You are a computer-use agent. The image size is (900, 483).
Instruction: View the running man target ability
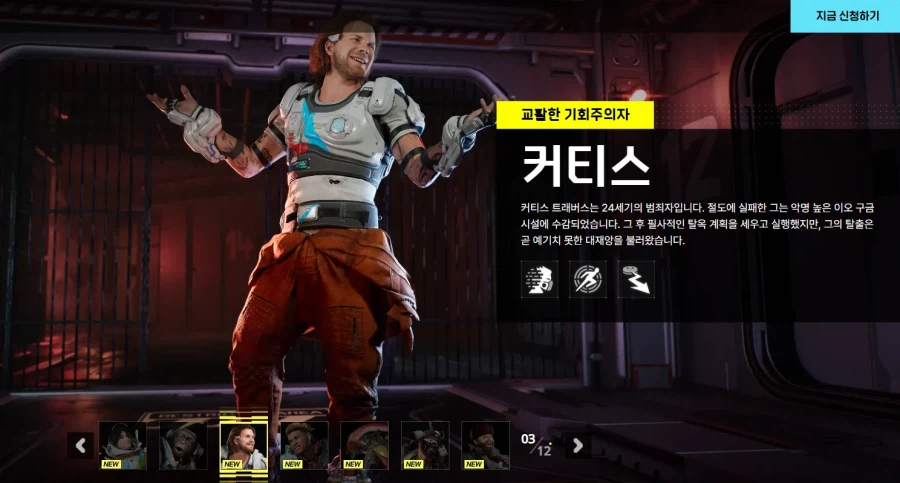[588, 280]
